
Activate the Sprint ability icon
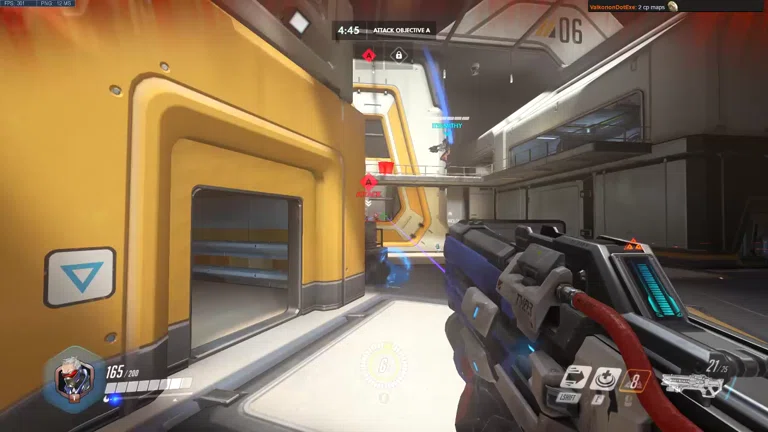[x=573, y=380]
